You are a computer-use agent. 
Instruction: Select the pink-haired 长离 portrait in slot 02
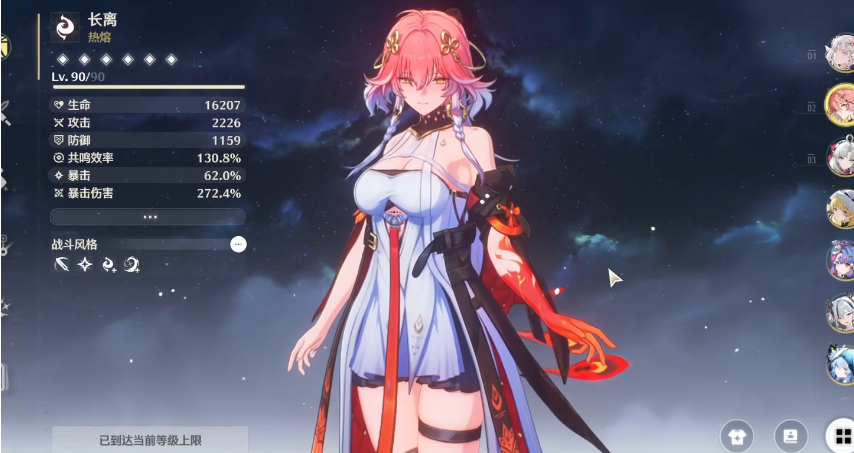838,106
